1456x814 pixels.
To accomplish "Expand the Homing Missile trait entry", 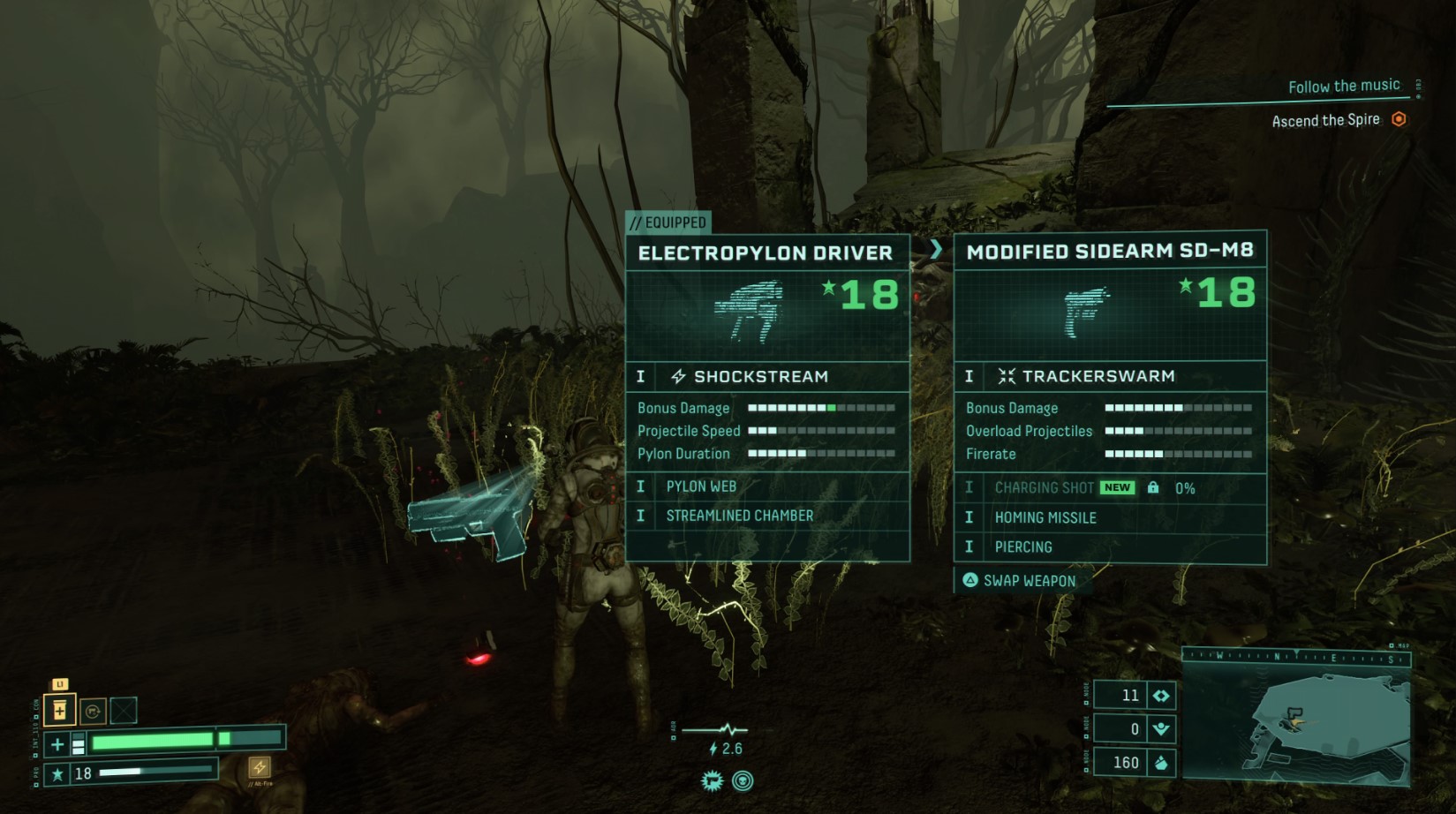I will point(1046,517).
